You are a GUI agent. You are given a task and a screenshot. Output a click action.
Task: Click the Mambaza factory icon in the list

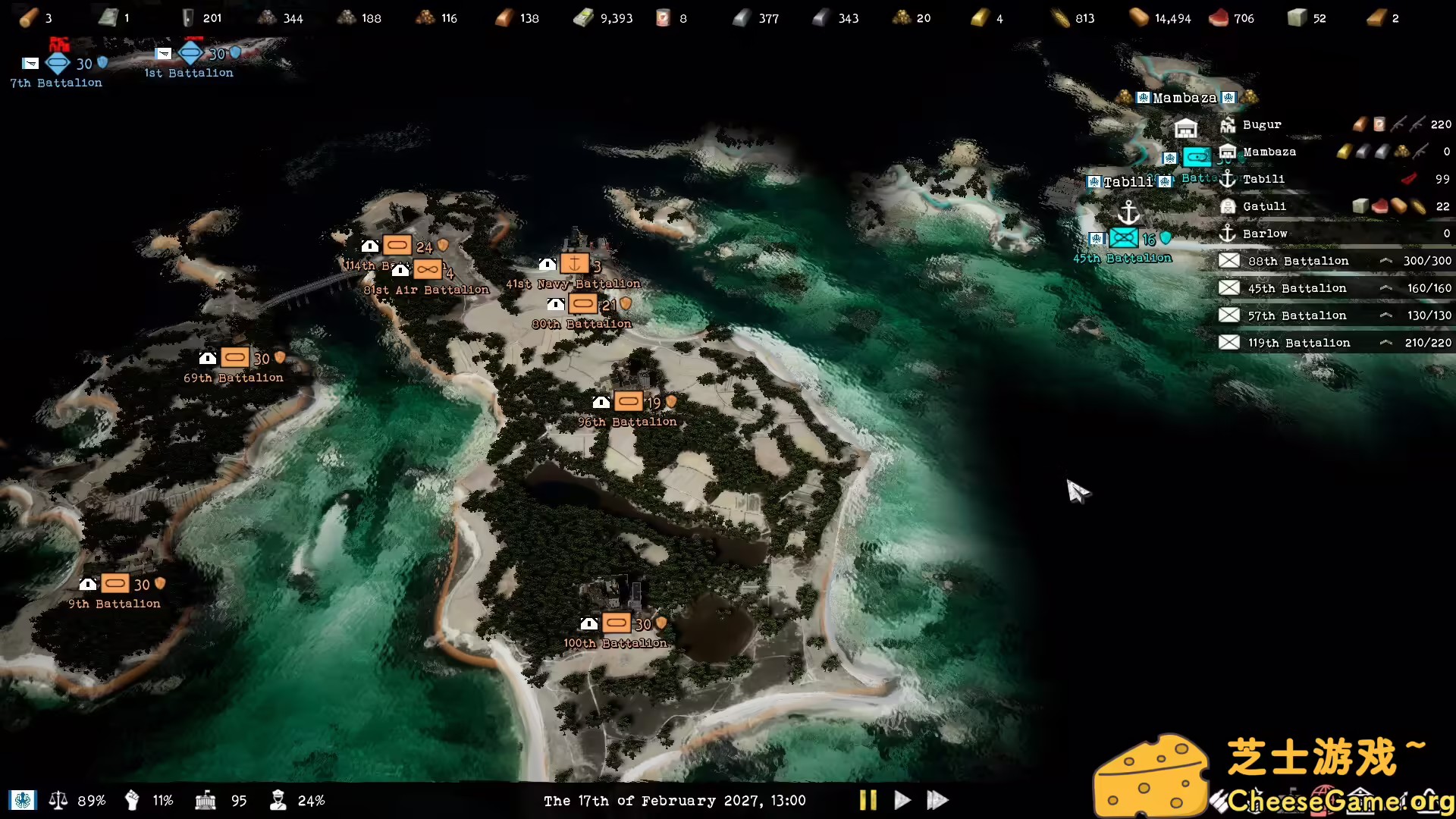pos(1228,152)
